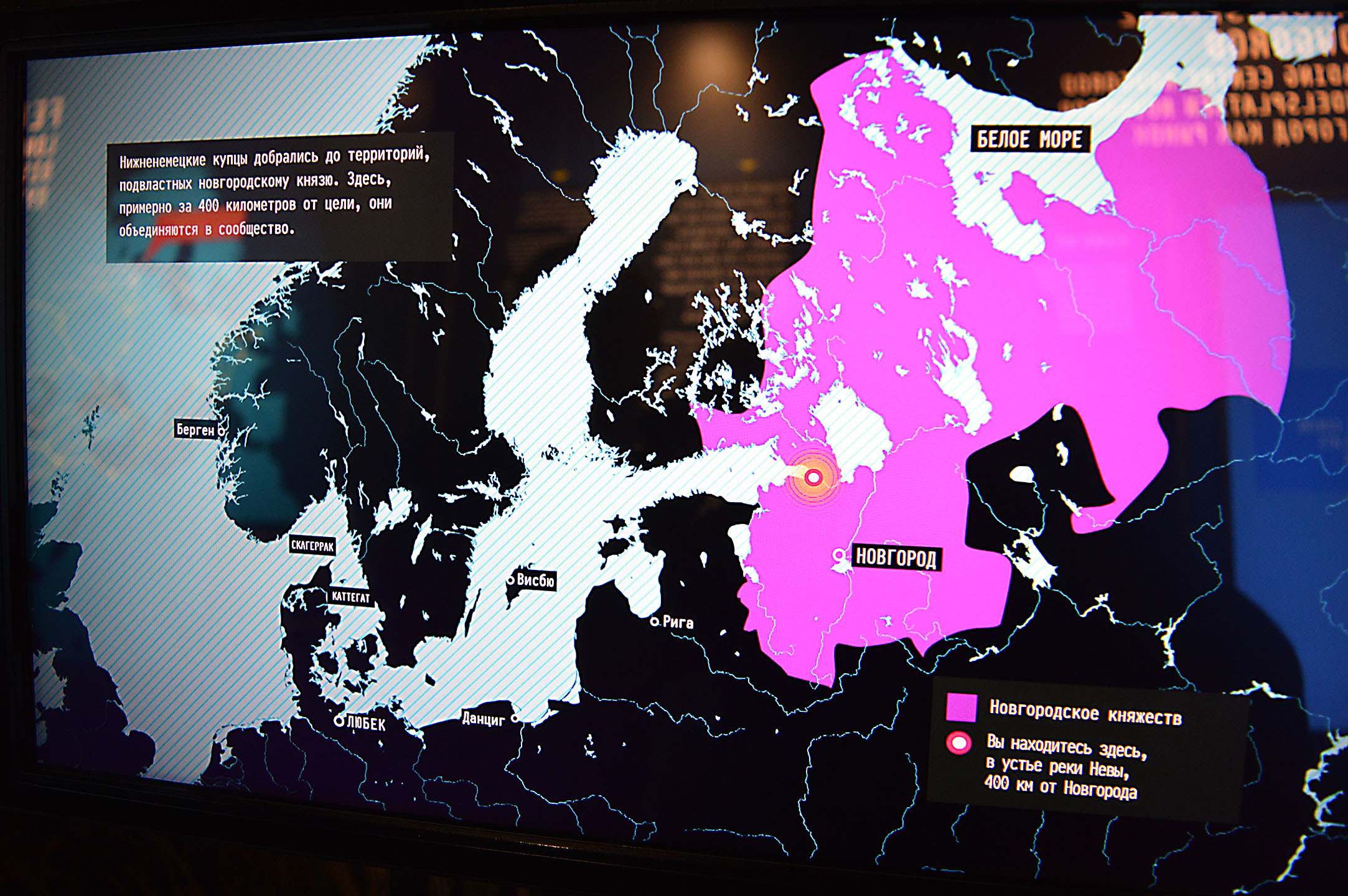Select the Берген city marker

(221, 431)
